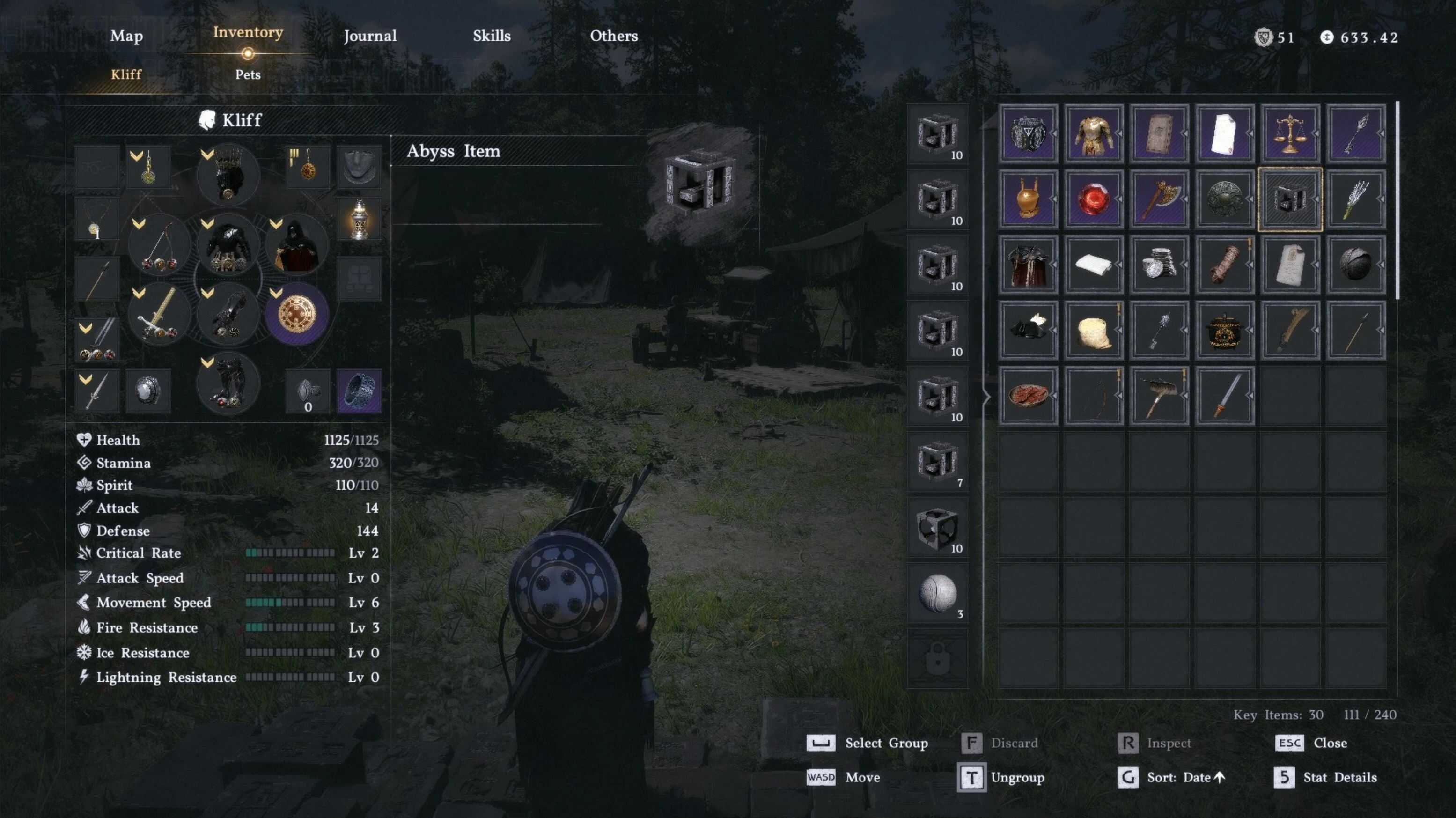1456x818 pixels.
Task: Select the golden chest armor item
Action: click(1093, 133)
